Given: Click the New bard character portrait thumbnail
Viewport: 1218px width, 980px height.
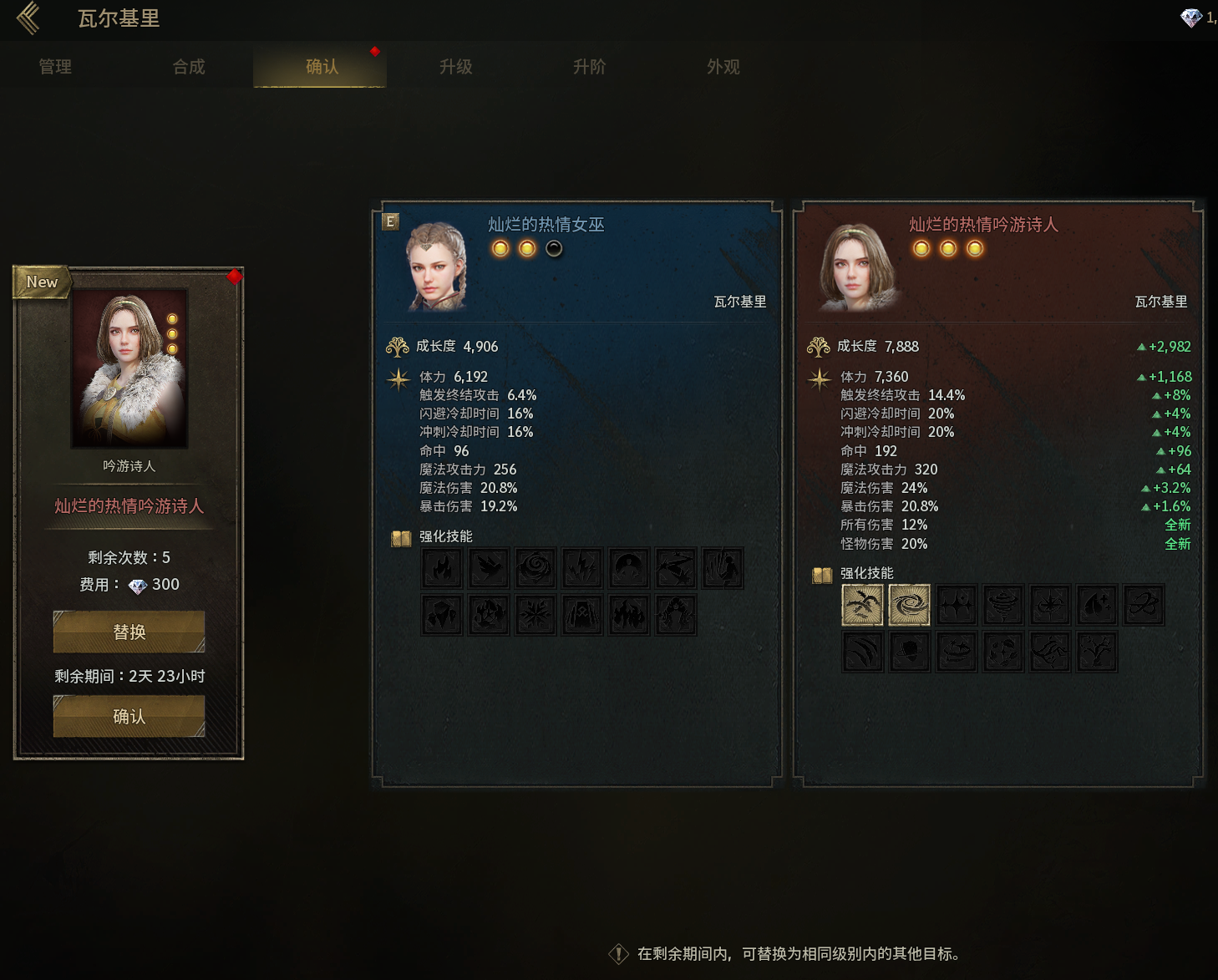Looking at the screenshot, I should click(x=129, y=368).
